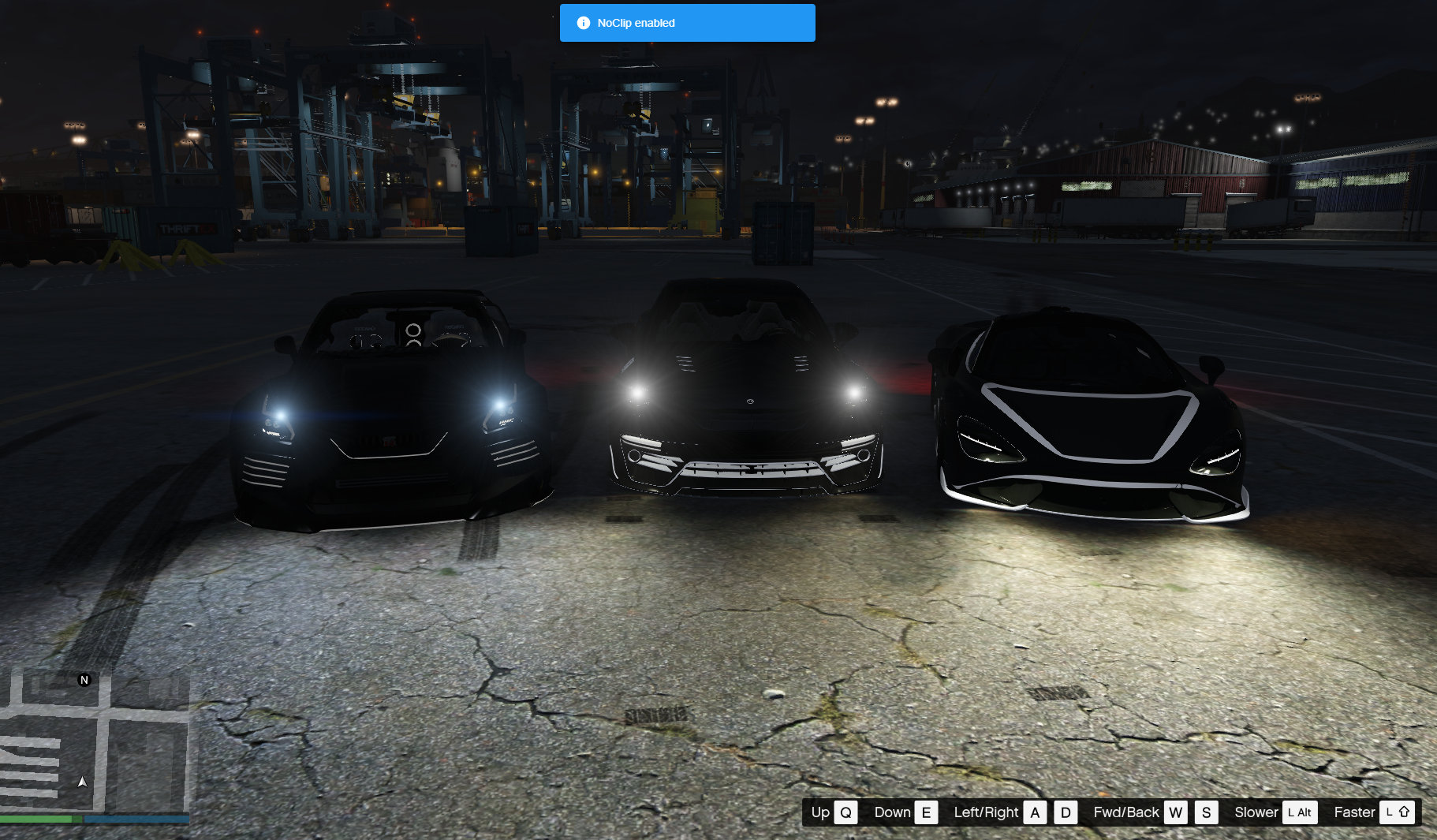Select the E keycap for the Down control
Screen dimensions: 1437x840
[928, 812]
